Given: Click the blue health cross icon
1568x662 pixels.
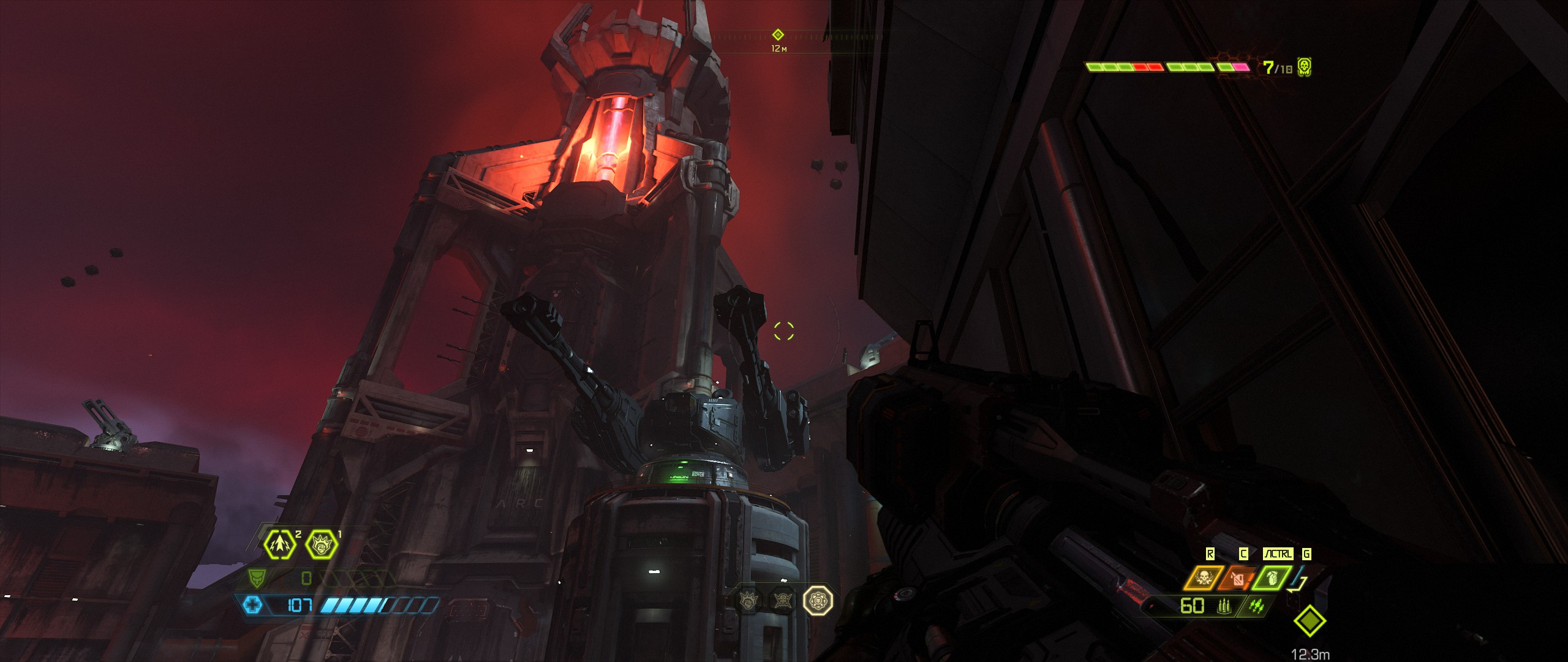Looking at the screenshot, I should tap(252, 606).
